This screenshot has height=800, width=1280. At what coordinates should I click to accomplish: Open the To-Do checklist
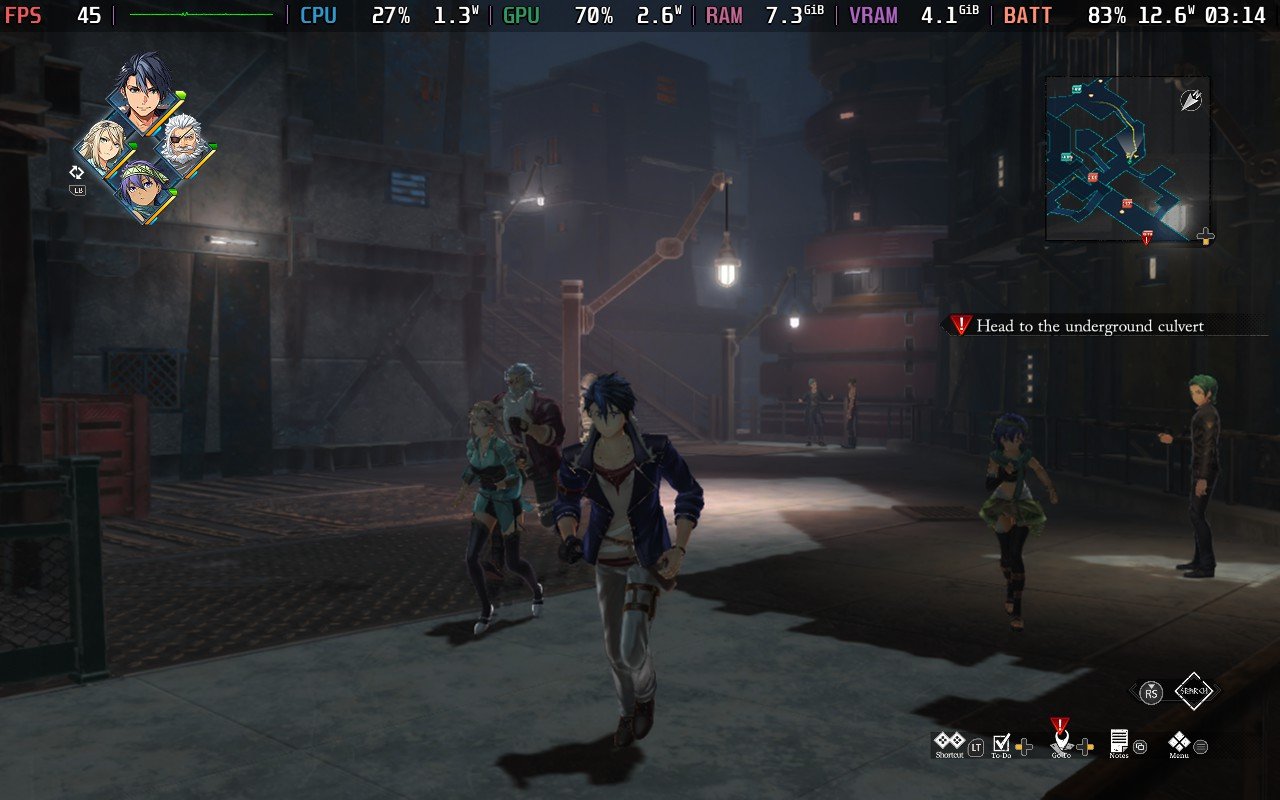(x=1001, y=743)
